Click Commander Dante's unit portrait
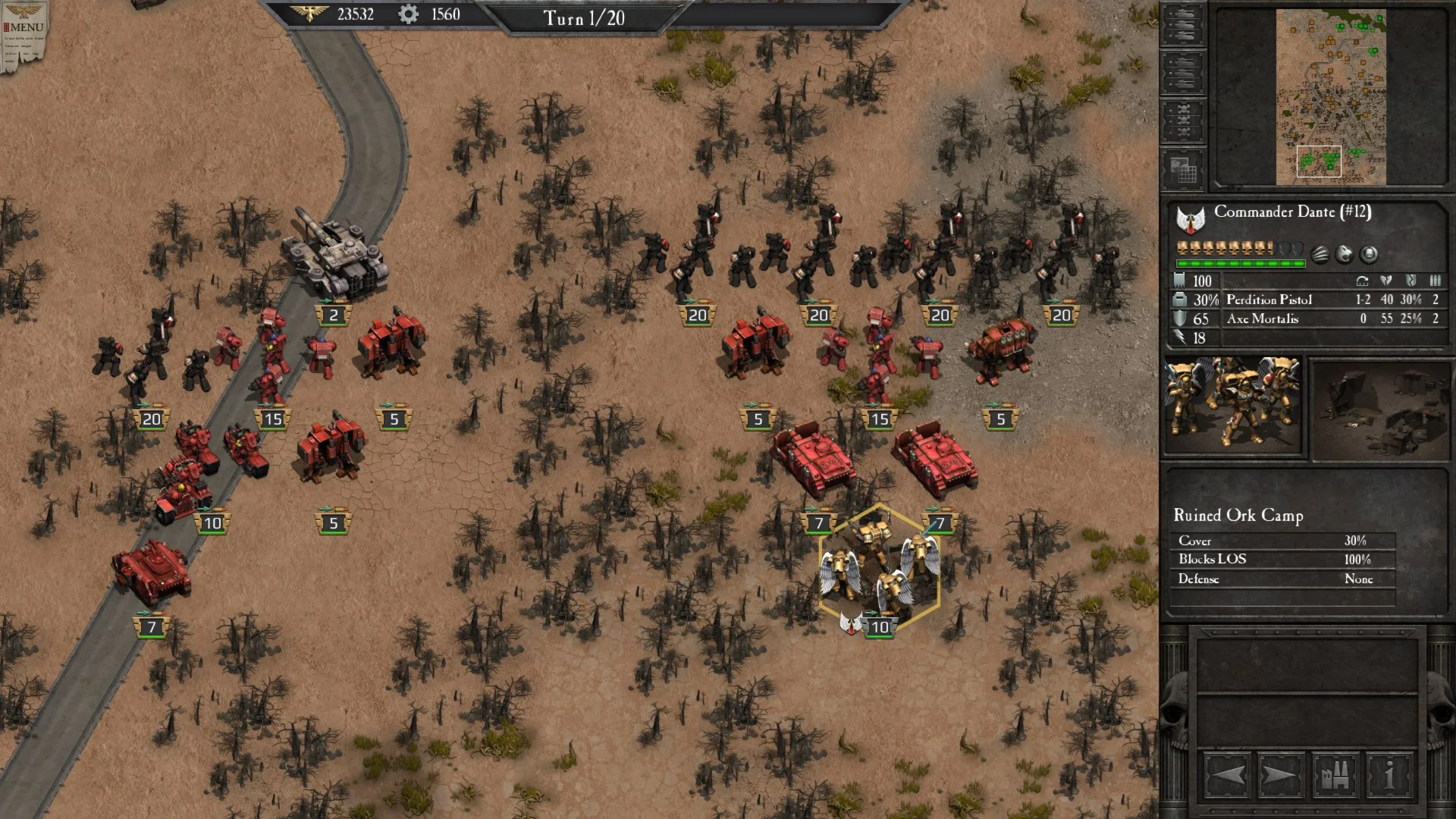Screen dimensions: 1456x819 pyautogui.click(x=1233, y=406)
